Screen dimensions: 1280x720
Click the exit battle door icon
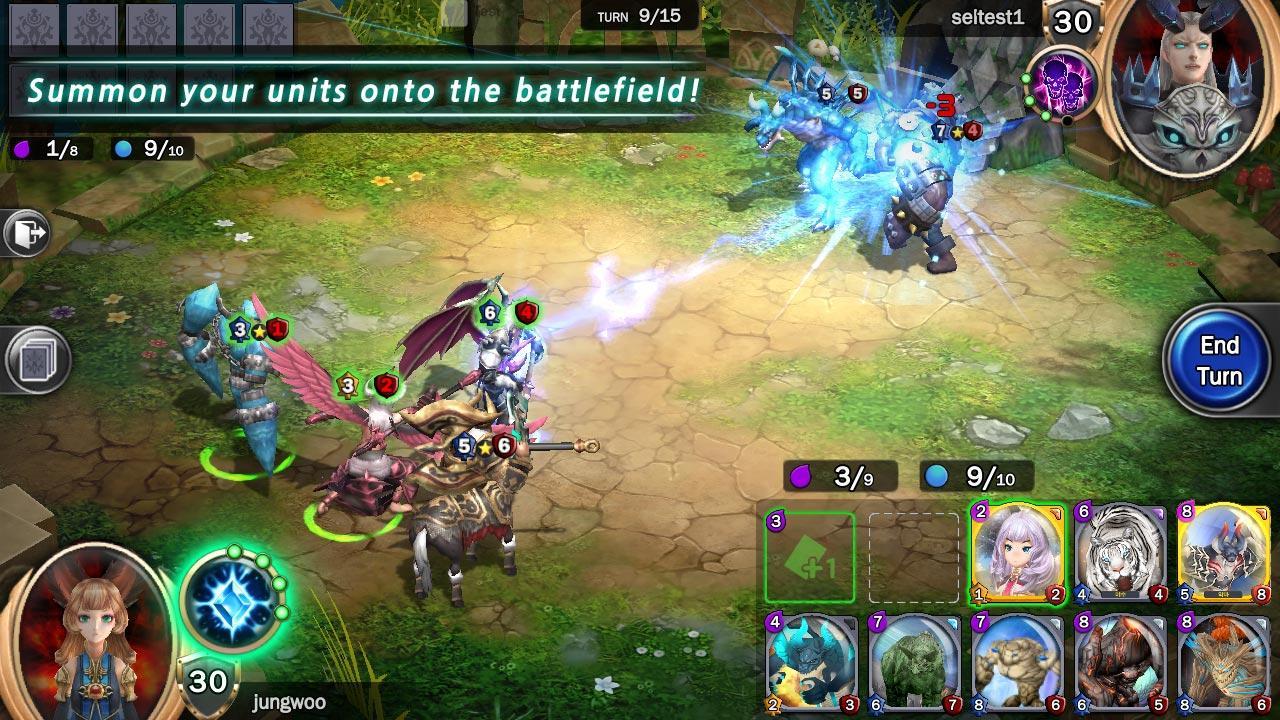tap(24, 232)
